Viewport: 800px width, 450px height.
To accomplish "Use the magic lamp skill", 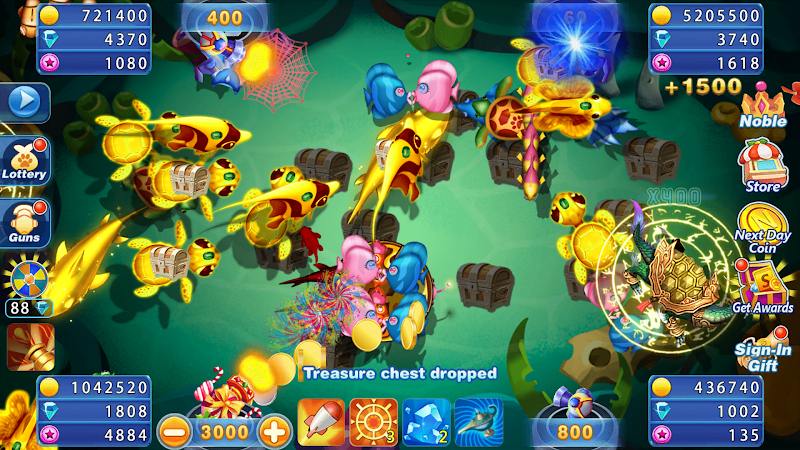I will point(478,422).
